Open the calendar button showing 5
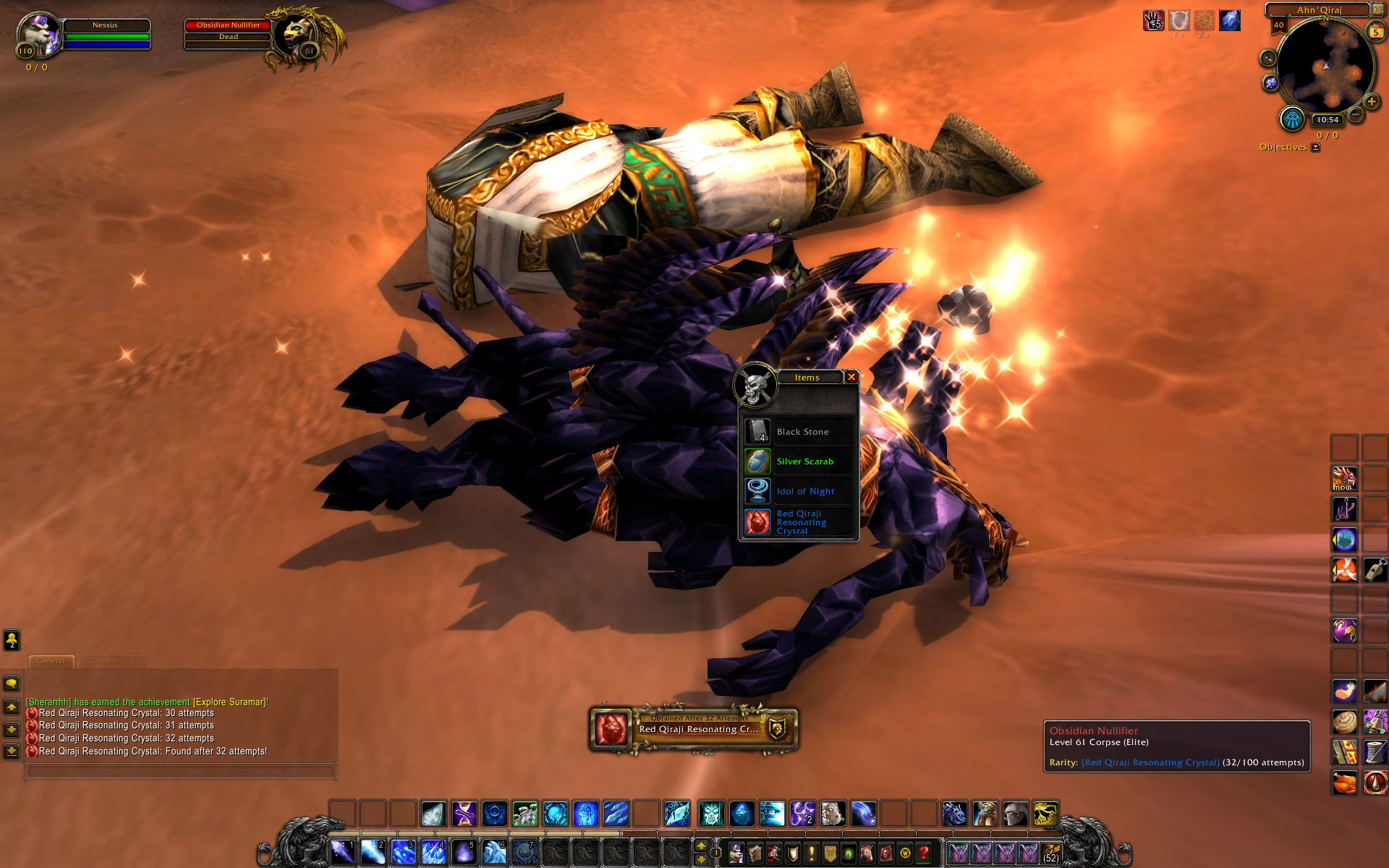This screenshot has width=1389, height=868. [x=1376, y=33]
